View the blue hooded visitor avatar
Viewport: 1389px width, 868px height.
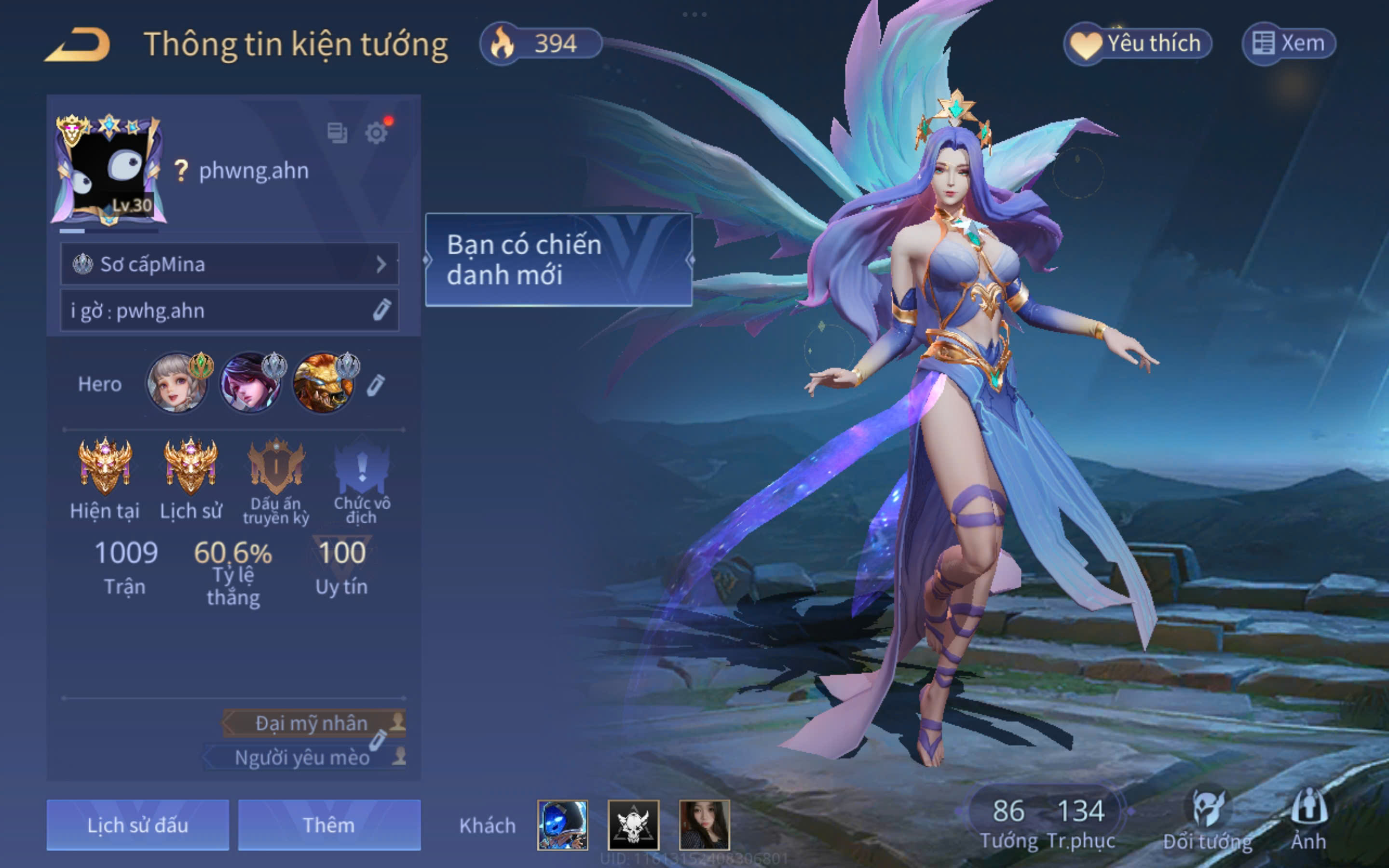(x=562, y=825)
